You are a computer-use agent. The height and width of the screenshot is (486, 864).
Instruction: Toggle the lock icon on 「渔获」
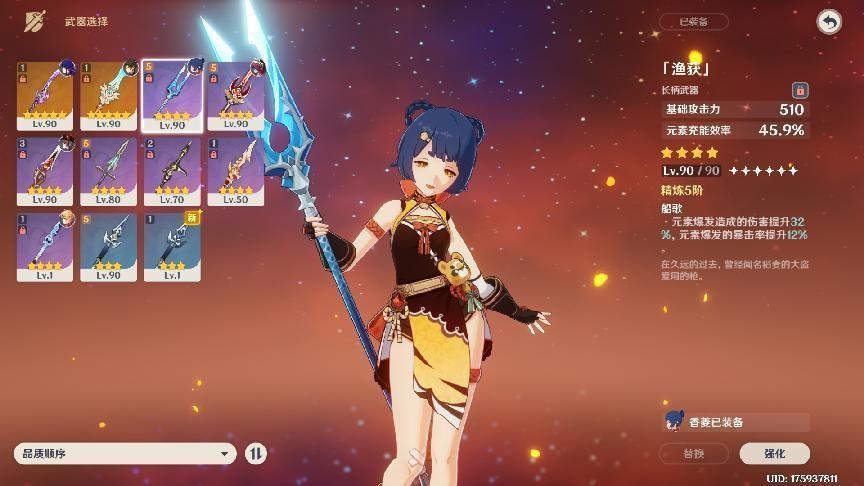point(799,89)
